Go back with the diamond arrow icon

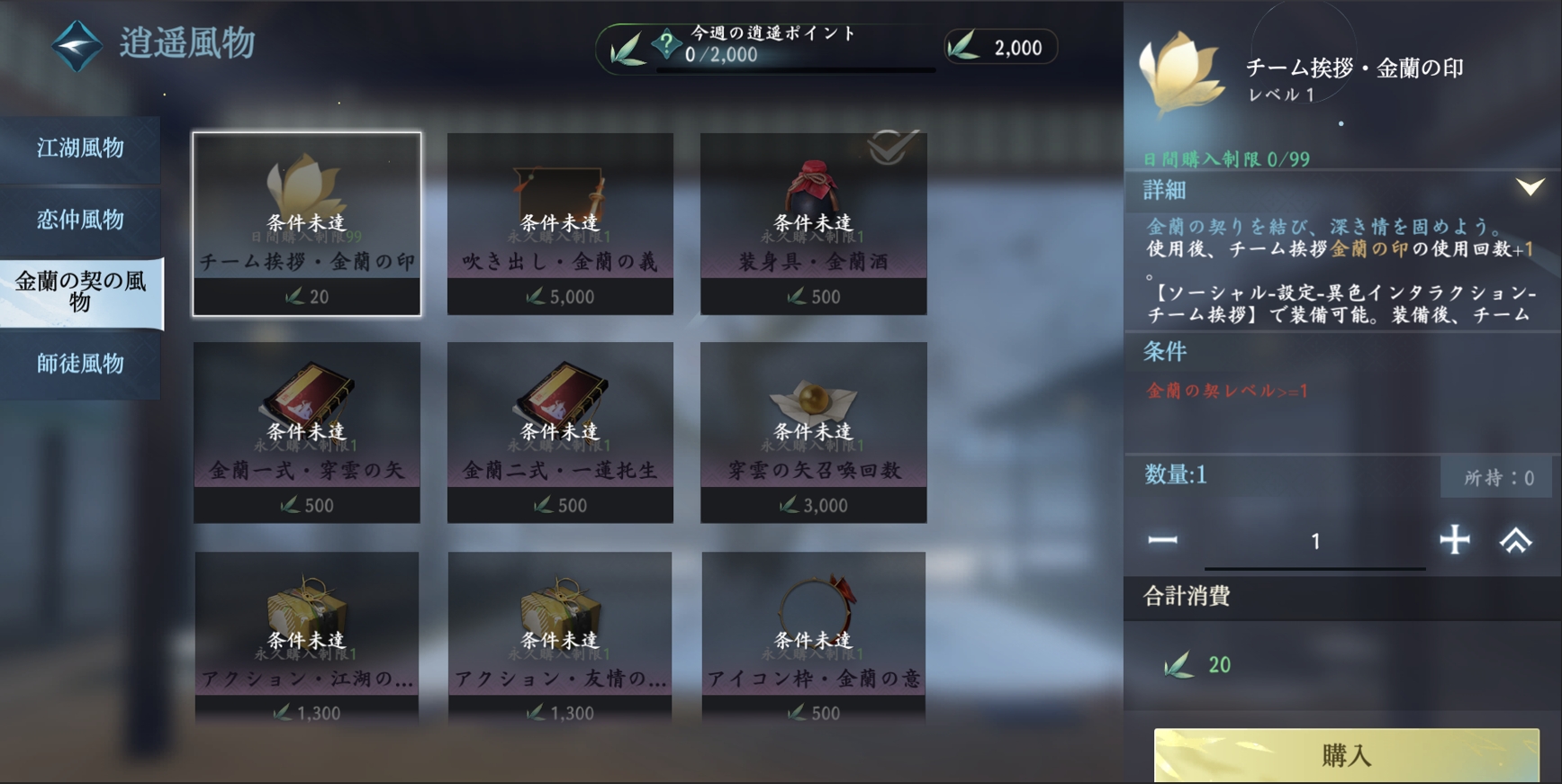point(77,44)
